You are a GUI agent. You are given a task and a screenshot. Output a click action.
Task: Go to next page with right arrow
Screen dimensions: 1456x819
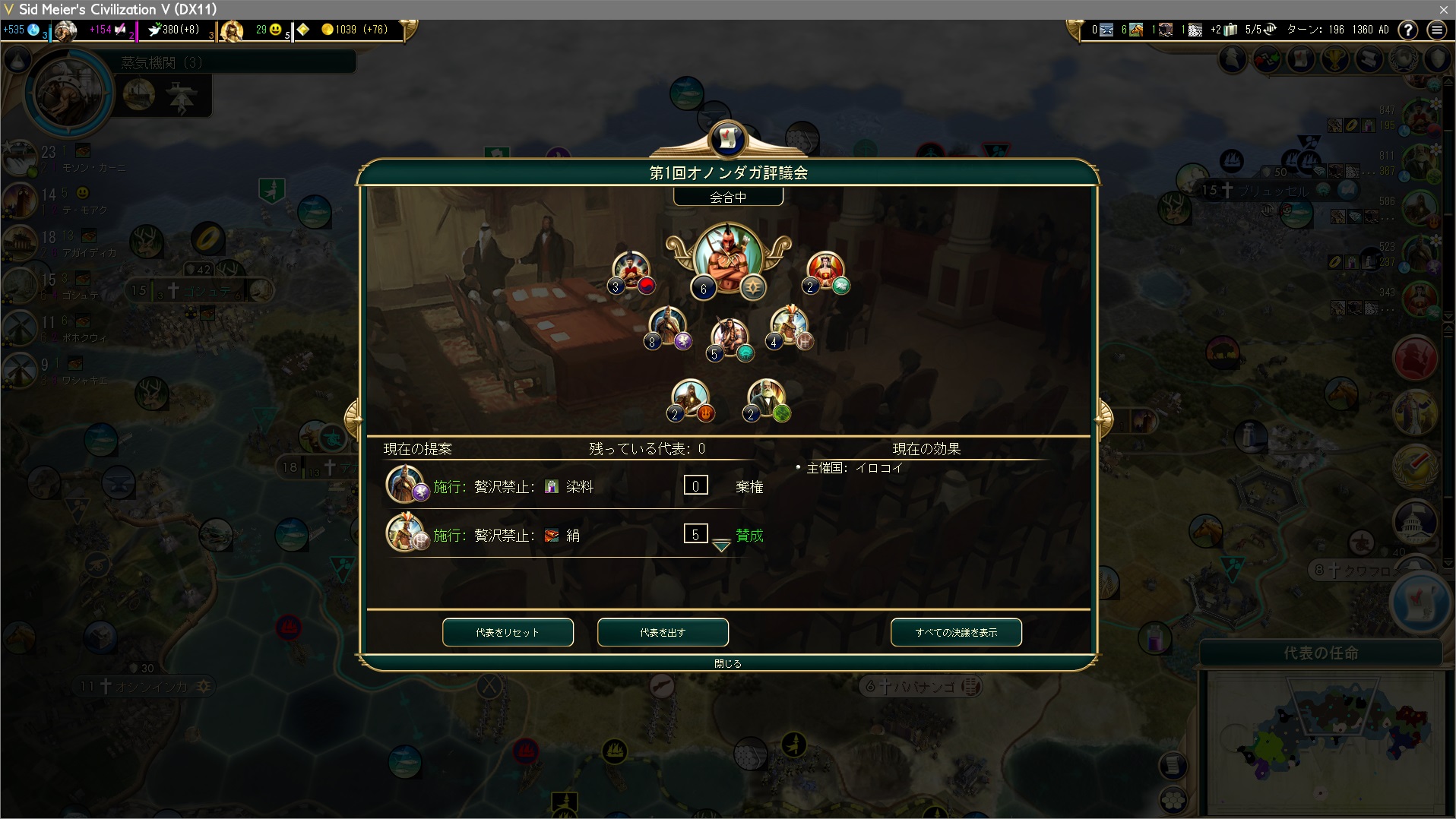pos(1103,417)
